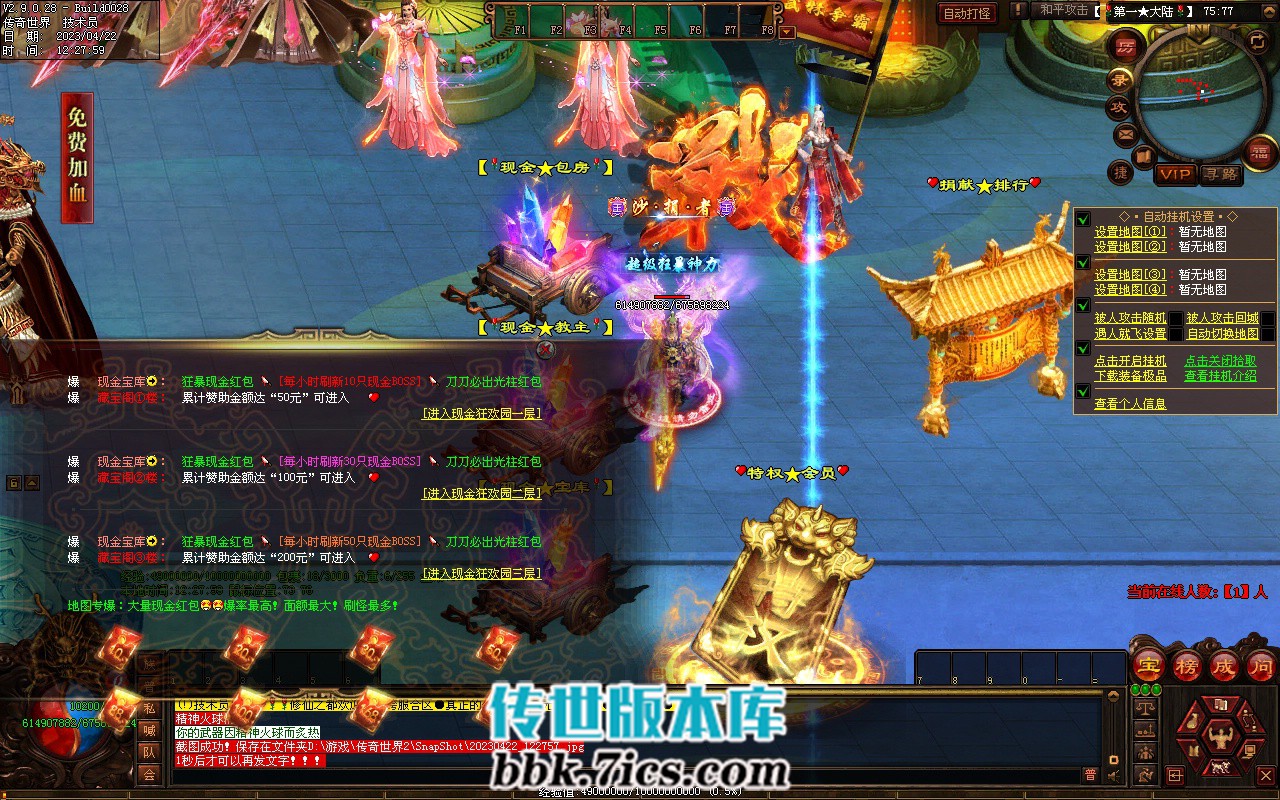Select the 私 private chat channel tab

point(148,709)
